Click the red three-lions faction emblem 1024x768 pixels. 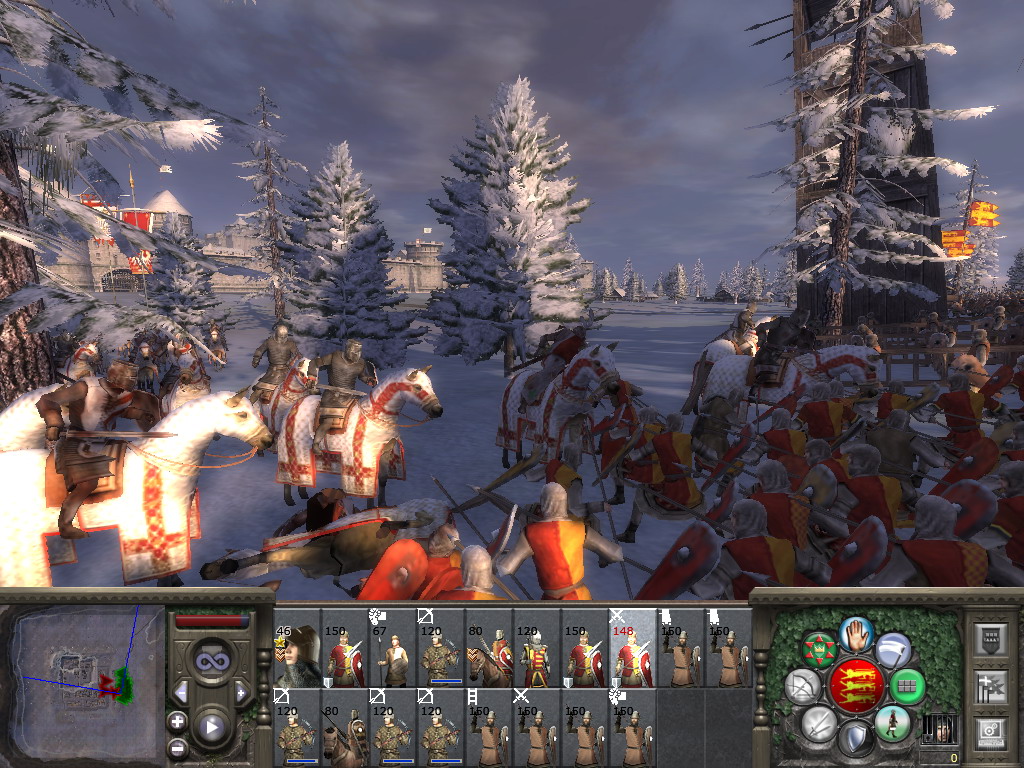pos(856,686)
